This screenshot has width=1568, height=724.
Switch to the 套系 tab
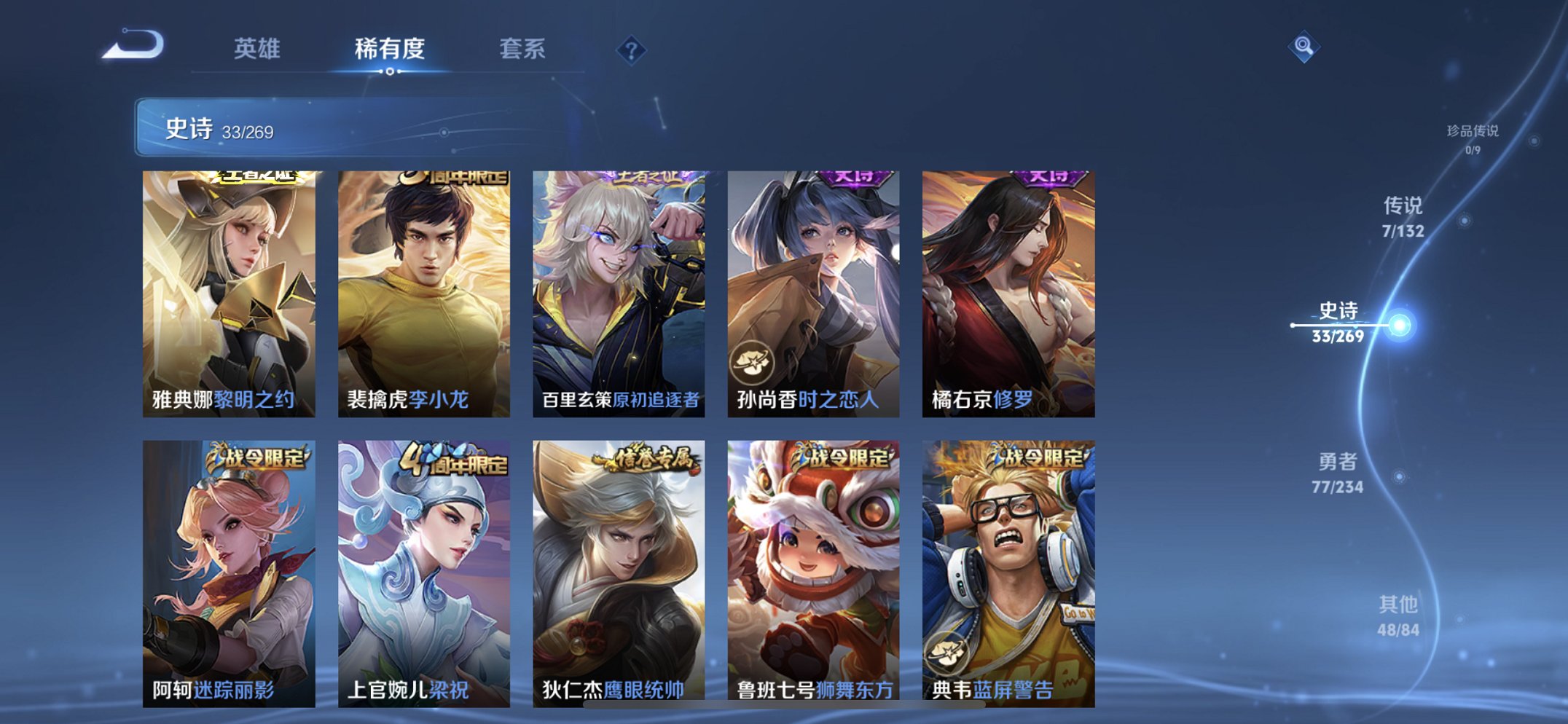523,49
